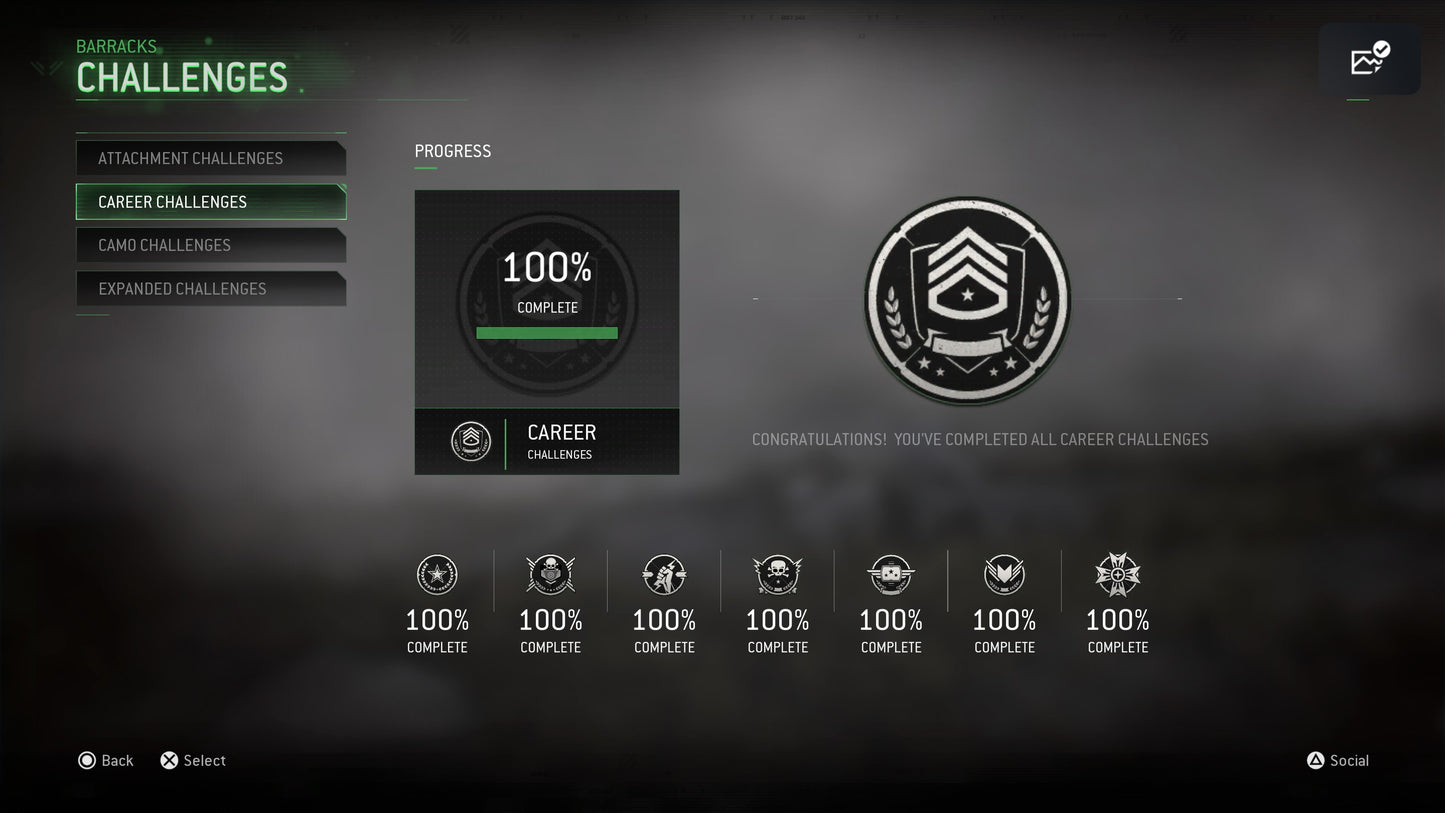The height and width of the screenshot is (813, 1445).
Task: Click the completed screenshot icon in top-right corner
Action: pyautogui.click(x=1370, y=59)
